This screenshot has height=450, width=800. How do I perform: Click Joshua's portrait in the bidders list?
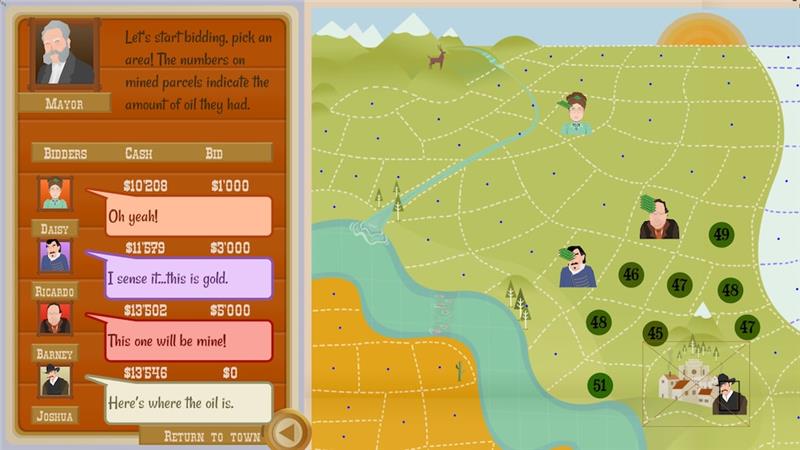[54, 381]
